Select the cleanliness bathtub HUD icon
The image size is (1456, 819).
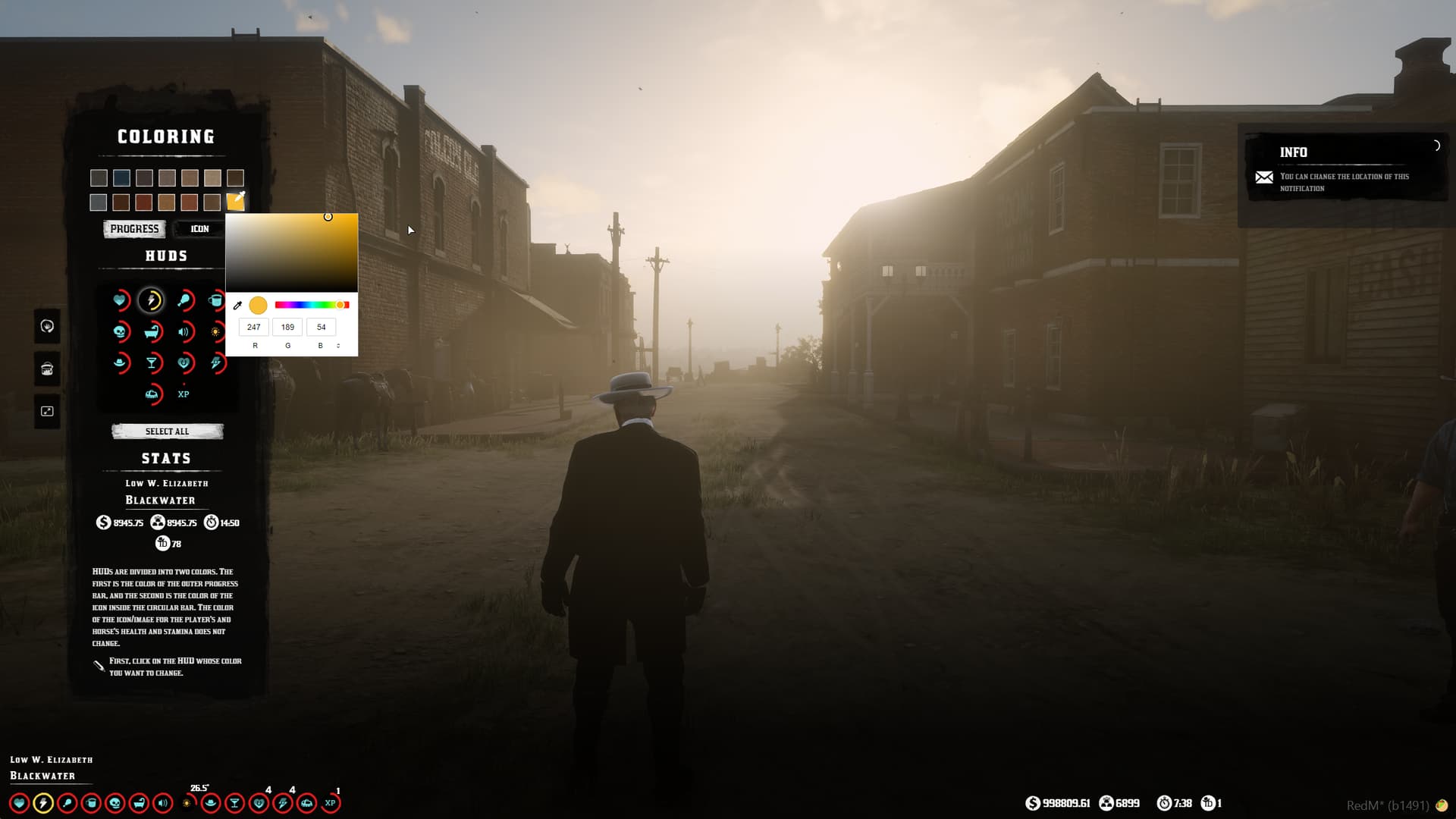tap(152, 332)
